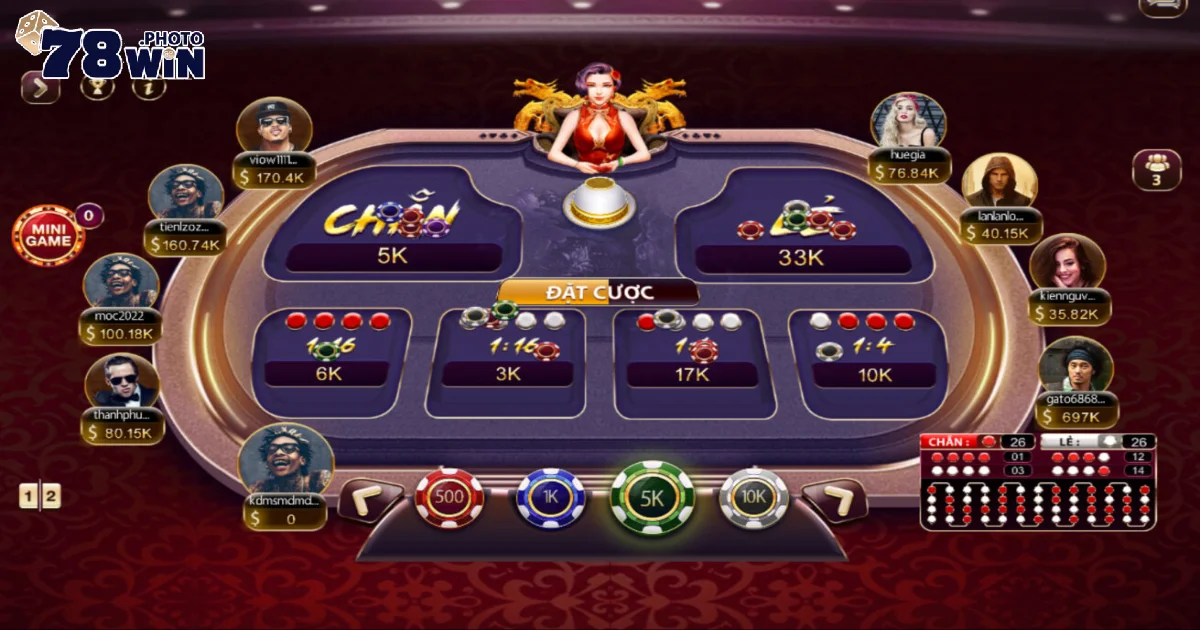Open the Mini Game button

pyautogui.click(x=47, y=235)
